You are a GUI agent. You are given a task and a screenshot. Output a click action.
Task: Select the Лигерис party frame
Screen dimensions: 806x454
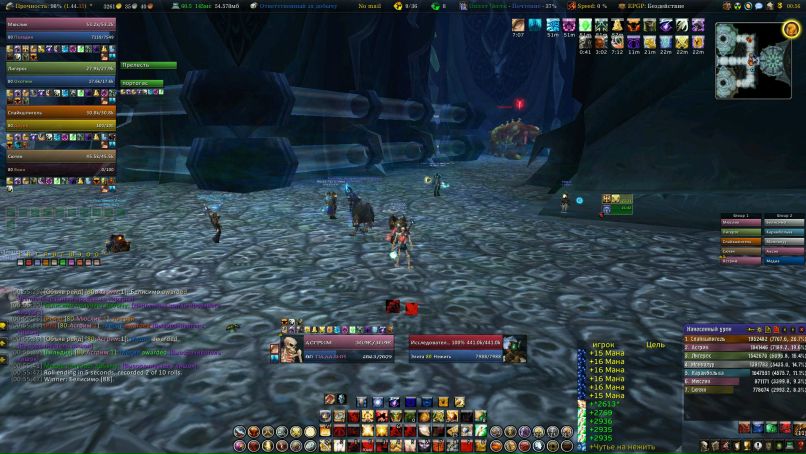[x=60, y=67]
